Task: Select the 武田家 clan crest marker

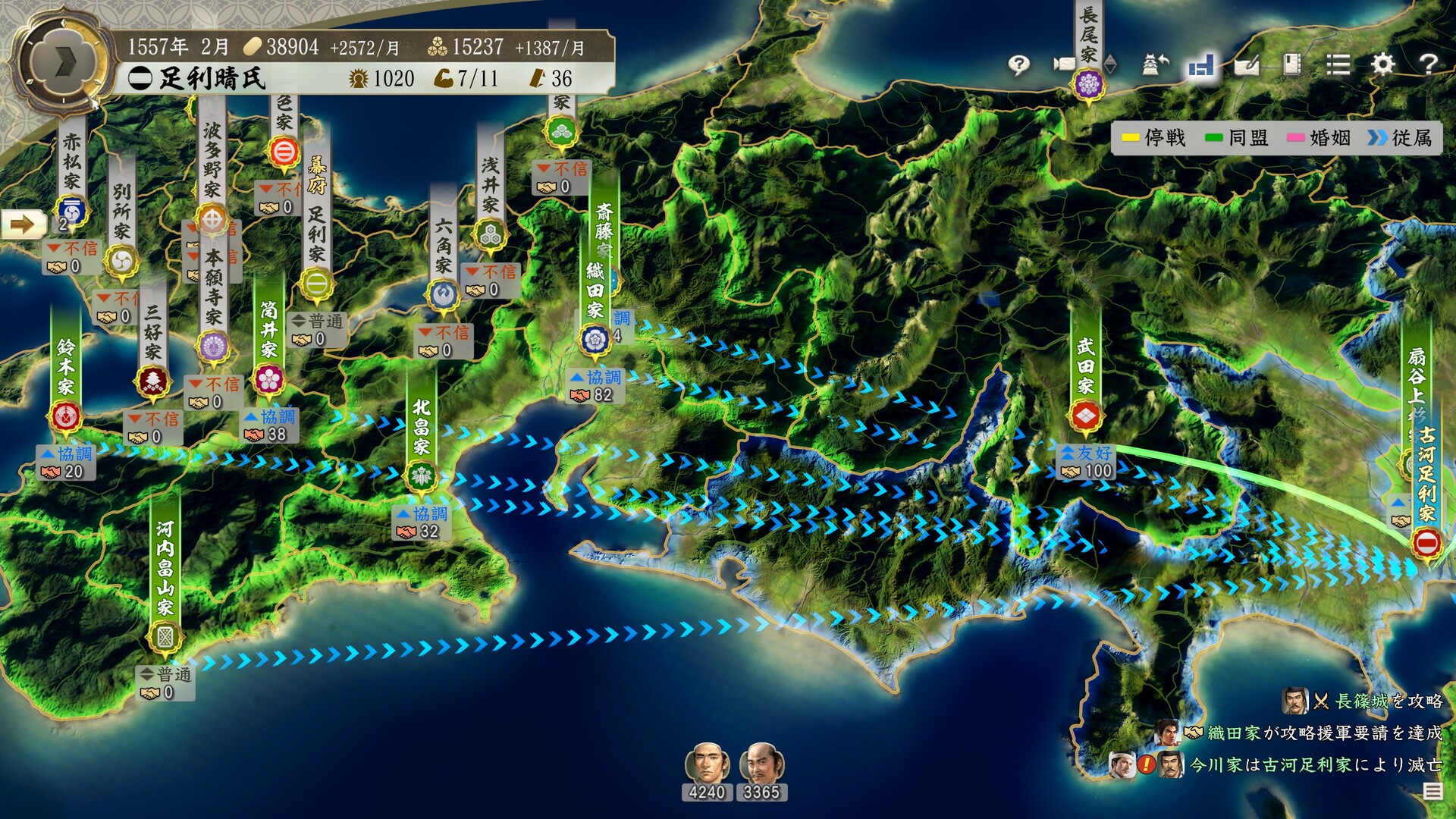Action: (1085, 416)
